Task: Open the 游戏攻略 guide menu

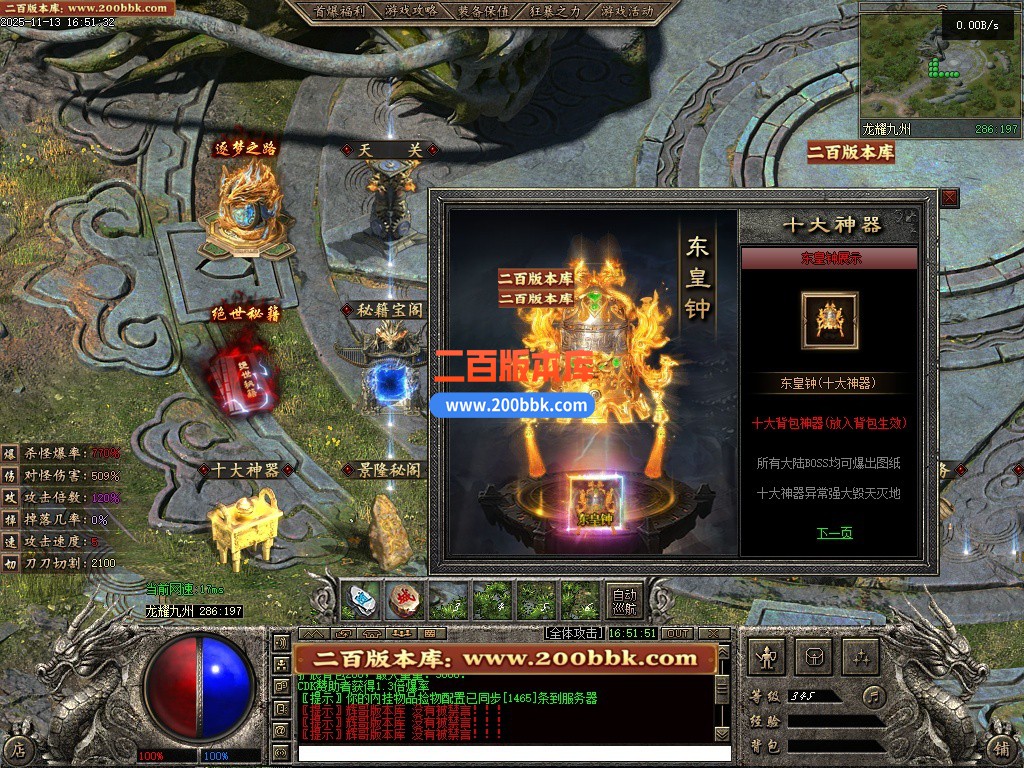Action: coord(410,12)
